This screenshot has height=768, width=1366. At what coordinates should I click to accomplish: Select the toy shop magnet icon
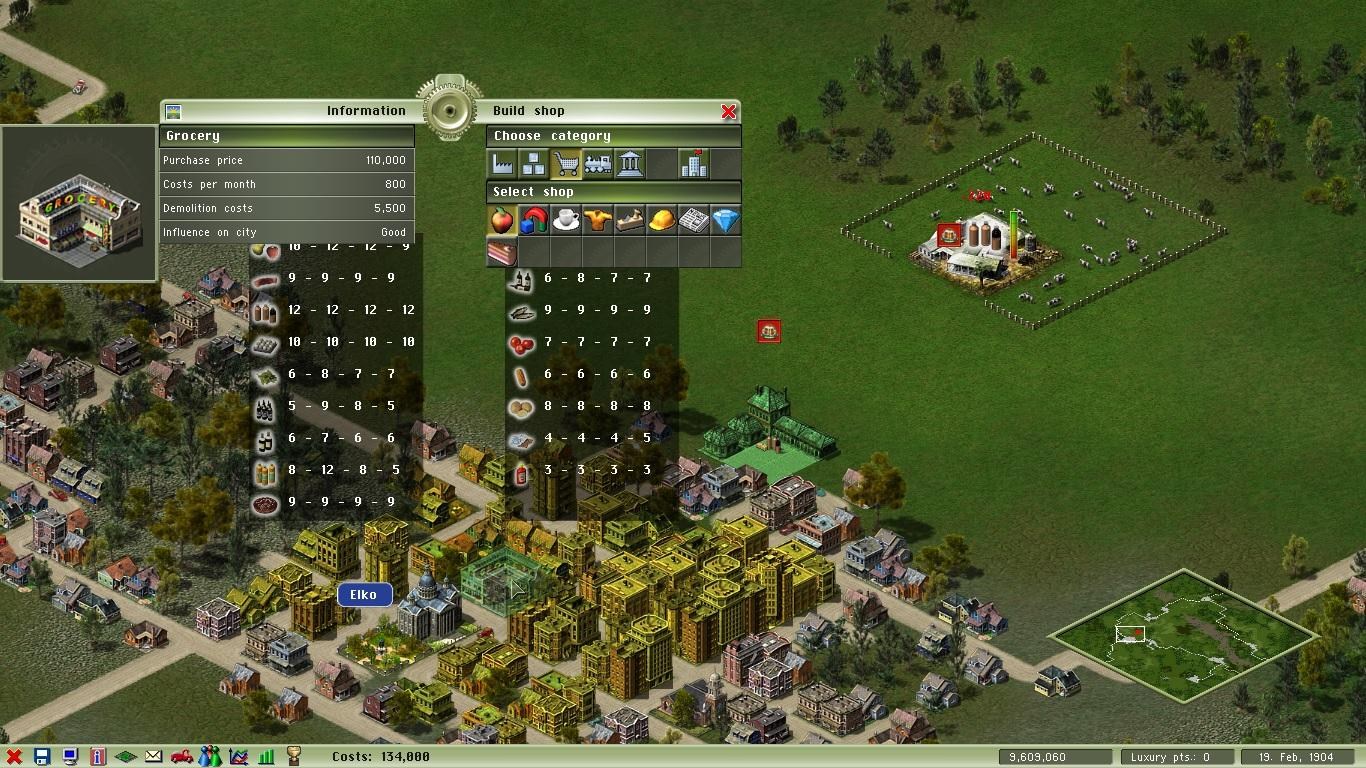point(533,218)
